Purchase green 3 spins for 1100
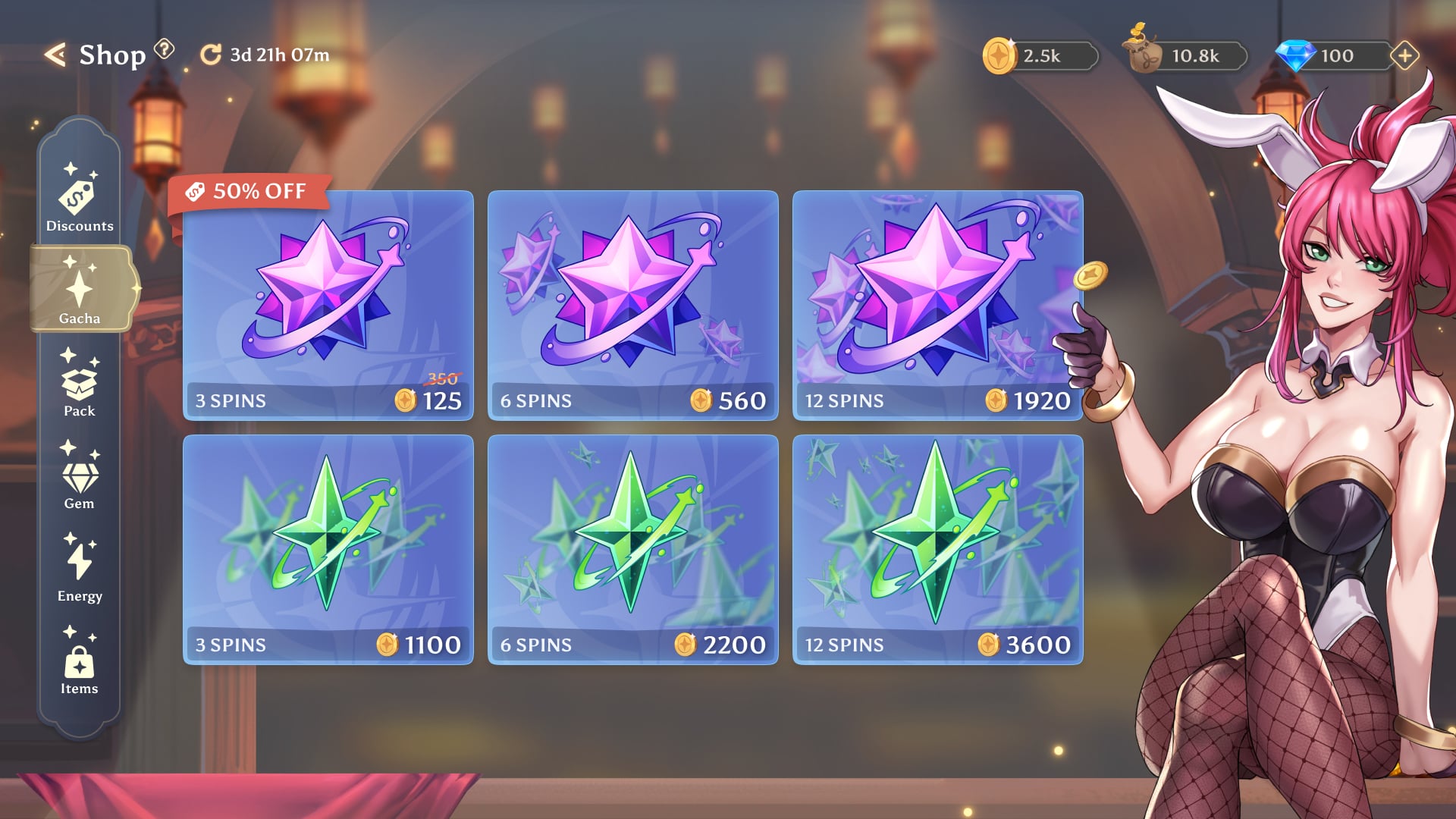This screenshot has width=1456, height=819. (x=328, y=550)
